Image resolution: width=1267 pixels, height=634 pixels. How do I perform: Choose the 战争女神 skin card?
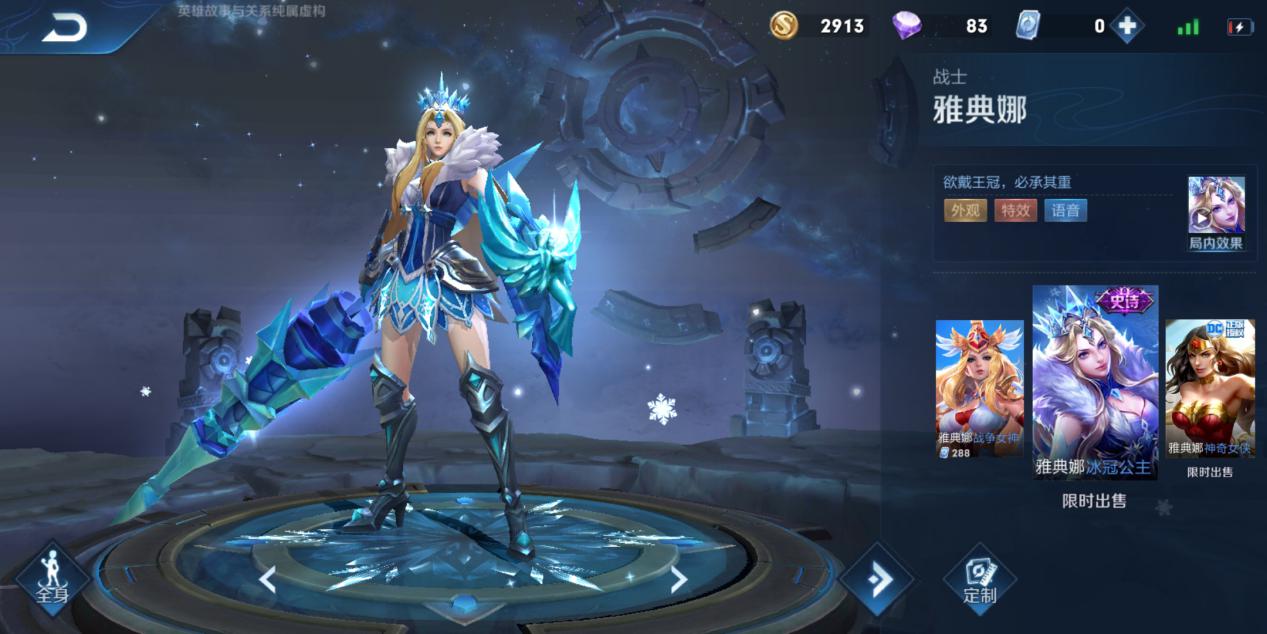tap(979, 389)
